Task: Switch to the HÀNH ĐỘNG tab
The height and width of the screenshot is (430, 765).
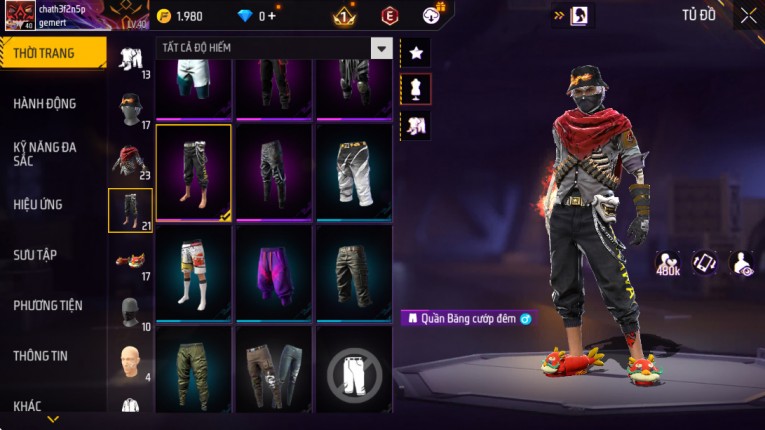Action: pyautogui.click(x=46, y=104)
